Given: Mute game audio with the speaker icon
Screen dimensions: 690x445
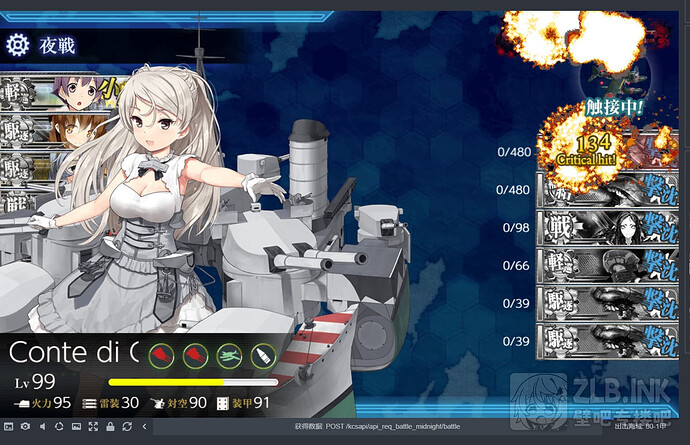Looking at the screenshot, I should [42, 426].
